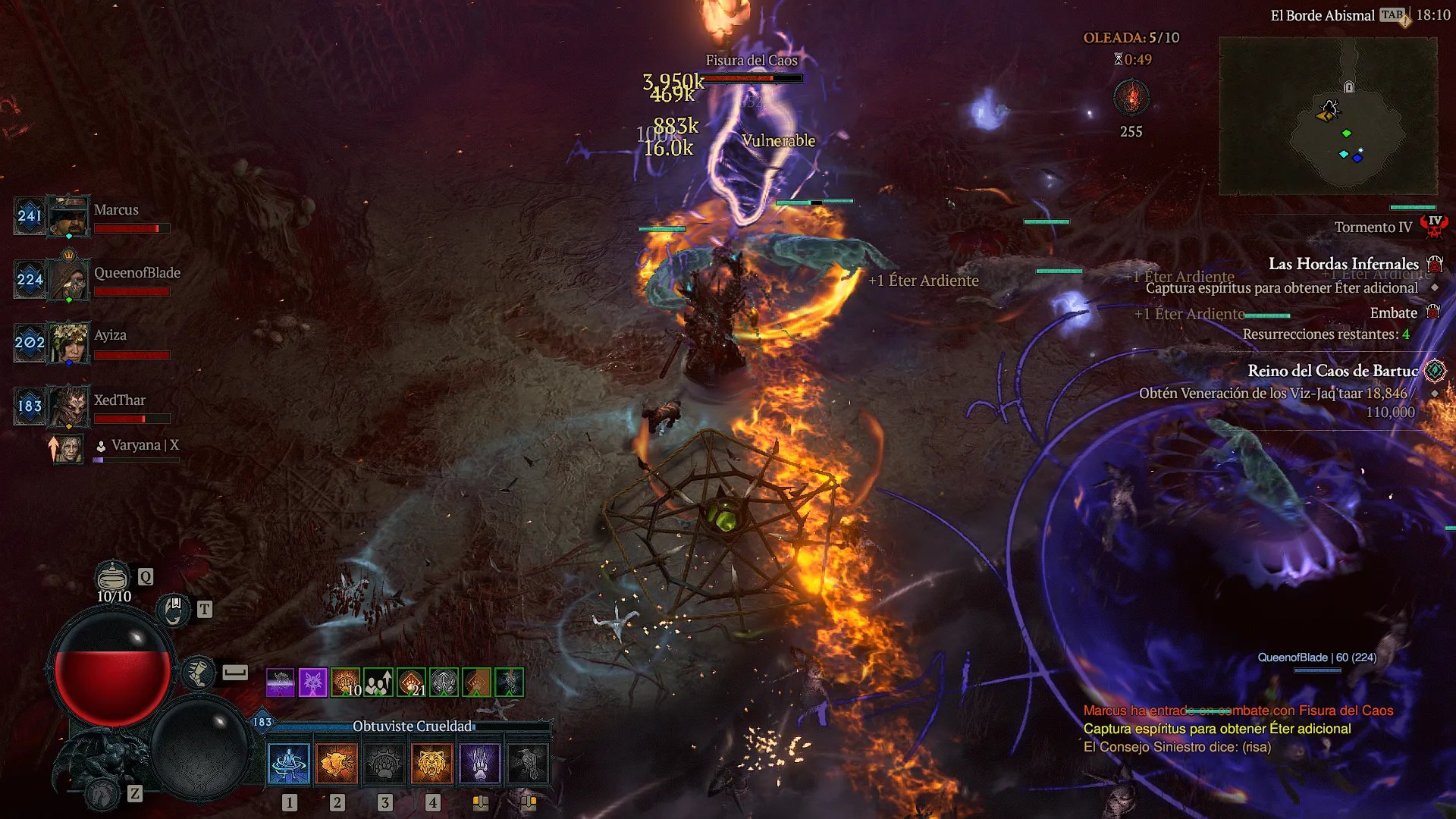Choose Ayiza's party portrait

tap(68, 342)
